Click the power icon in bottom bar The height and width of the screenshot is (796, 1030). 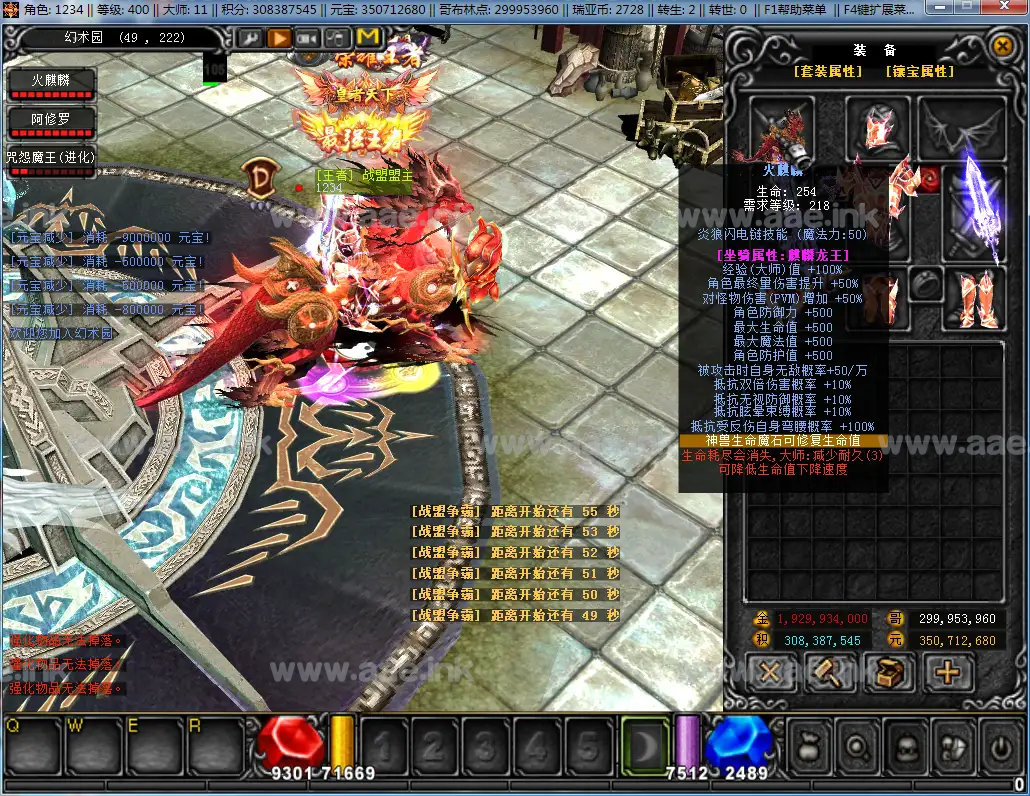click(997, 745)
